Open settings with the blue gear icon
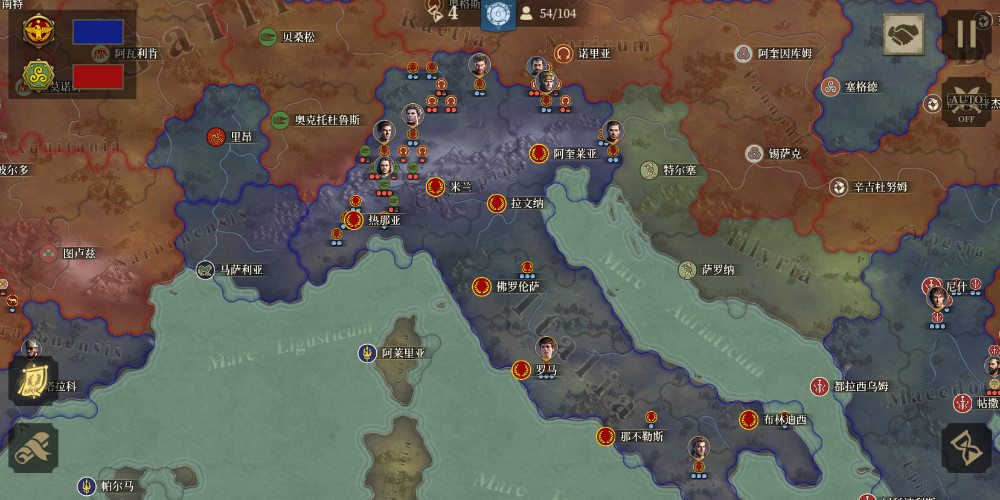The width and height of the screenshot is (1000, 500). pos(498,13)
